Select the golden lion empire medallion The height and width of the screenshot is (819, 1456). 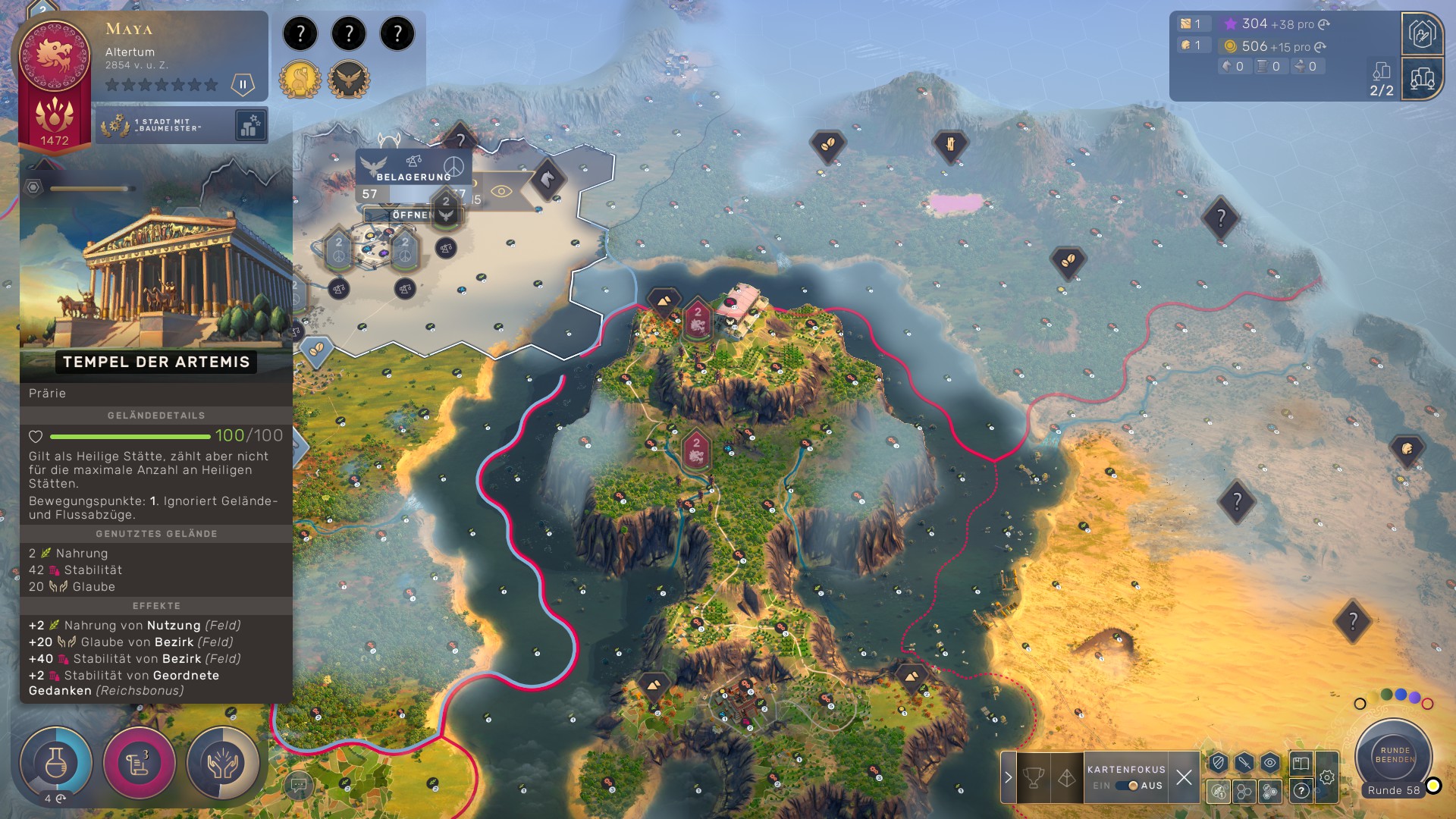click(x=300, y=79)
